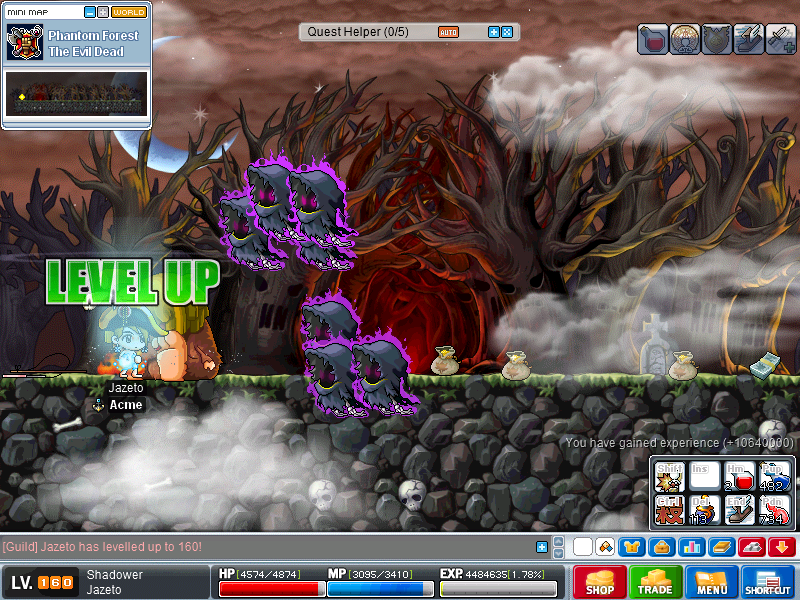Viewport: 800px width, 600px height.
Task: Open the equipment shirt icon
Action: 632,547
